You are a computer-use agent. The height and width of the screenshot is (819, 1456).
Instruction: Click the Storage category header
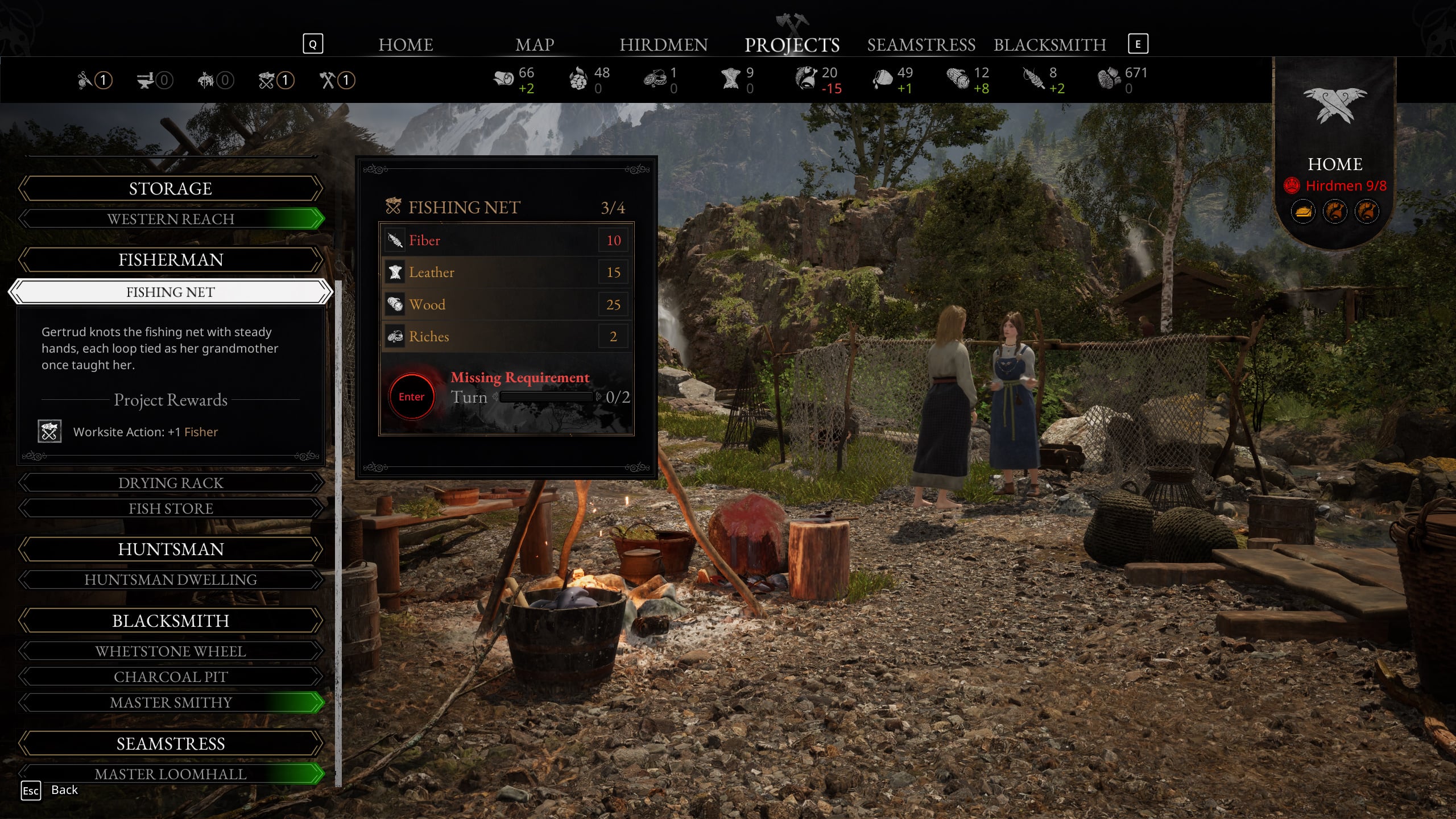[171, 188]
